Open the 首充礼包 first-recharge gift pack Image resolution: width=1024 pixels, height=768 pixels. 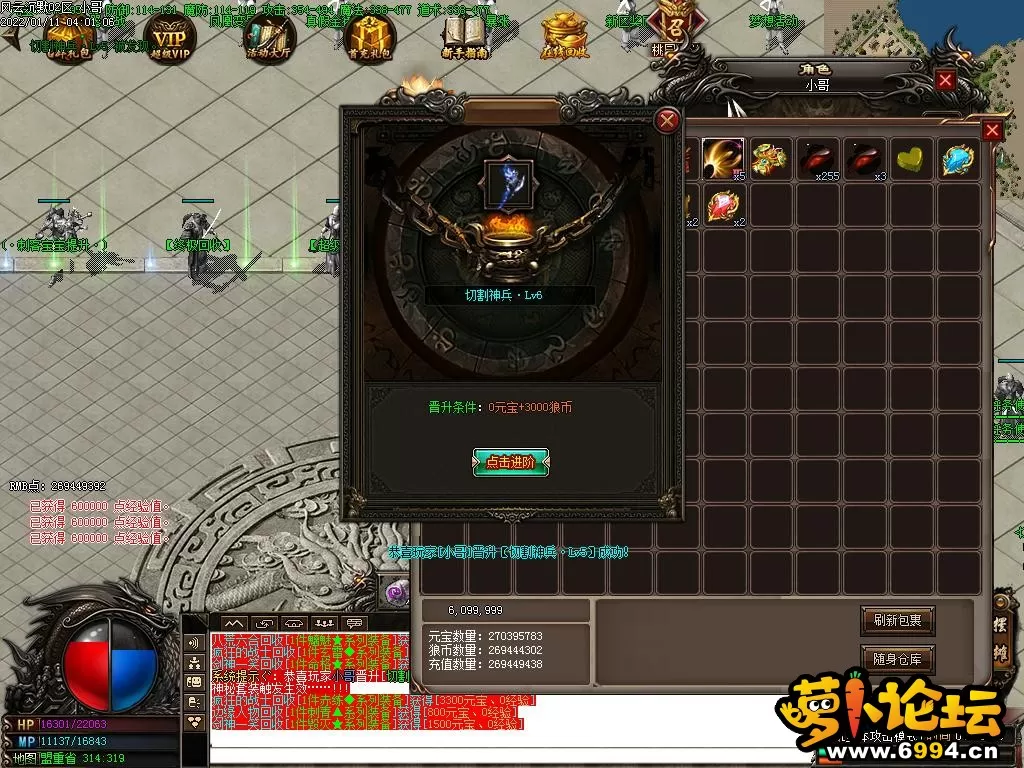pos(369,38)
